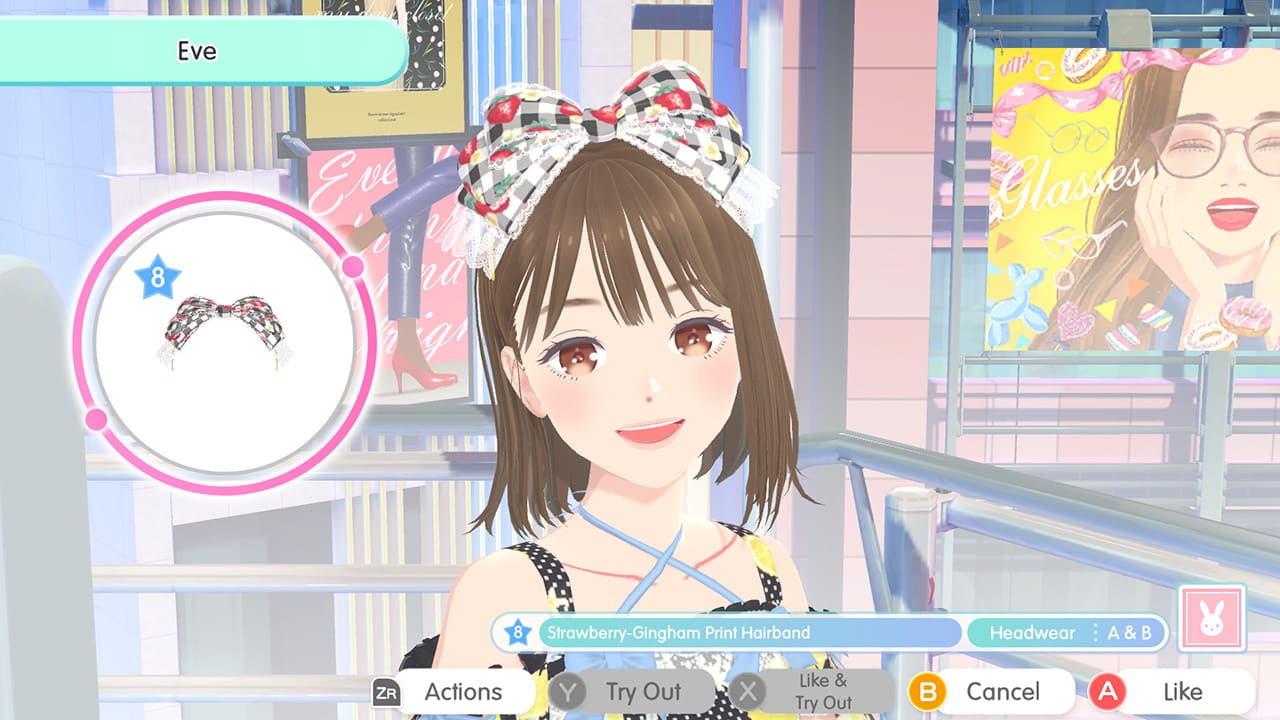Click the star icon beside the hairband name

[518, 631]
